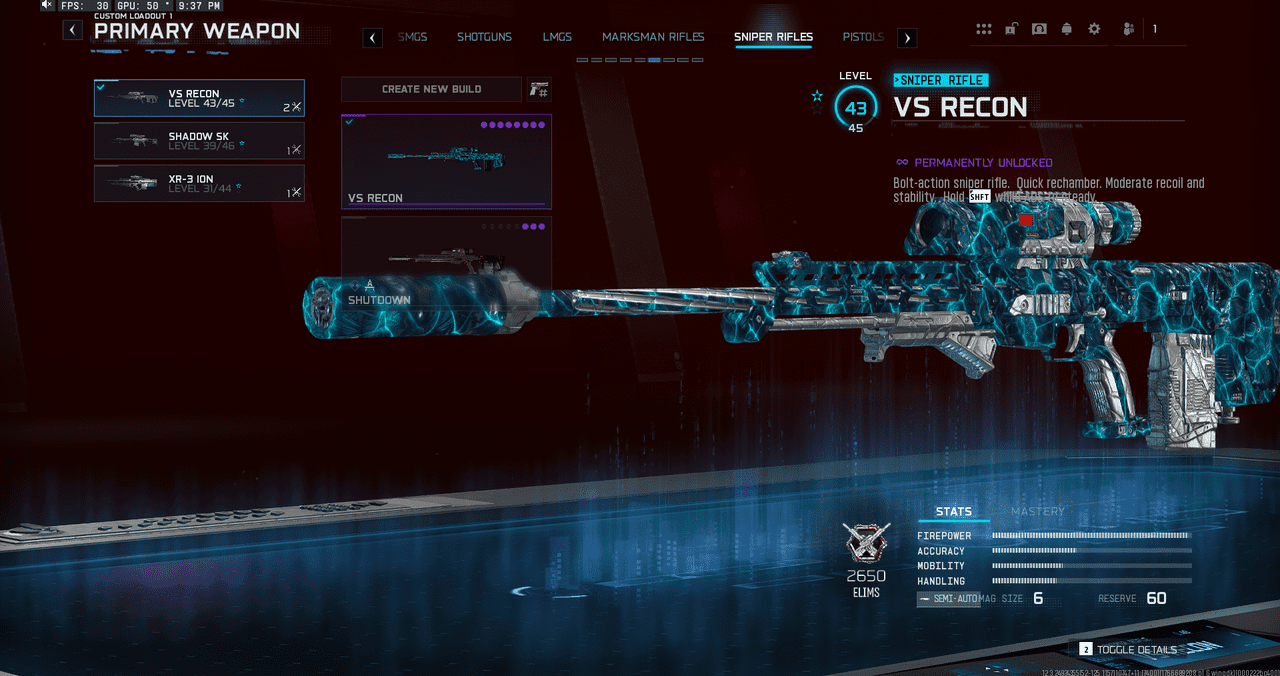Viewport: 1280px width, 676px height.
Task: Switch to the Mastery tab
Action: pyautogui.click(x=1037, y=511)
